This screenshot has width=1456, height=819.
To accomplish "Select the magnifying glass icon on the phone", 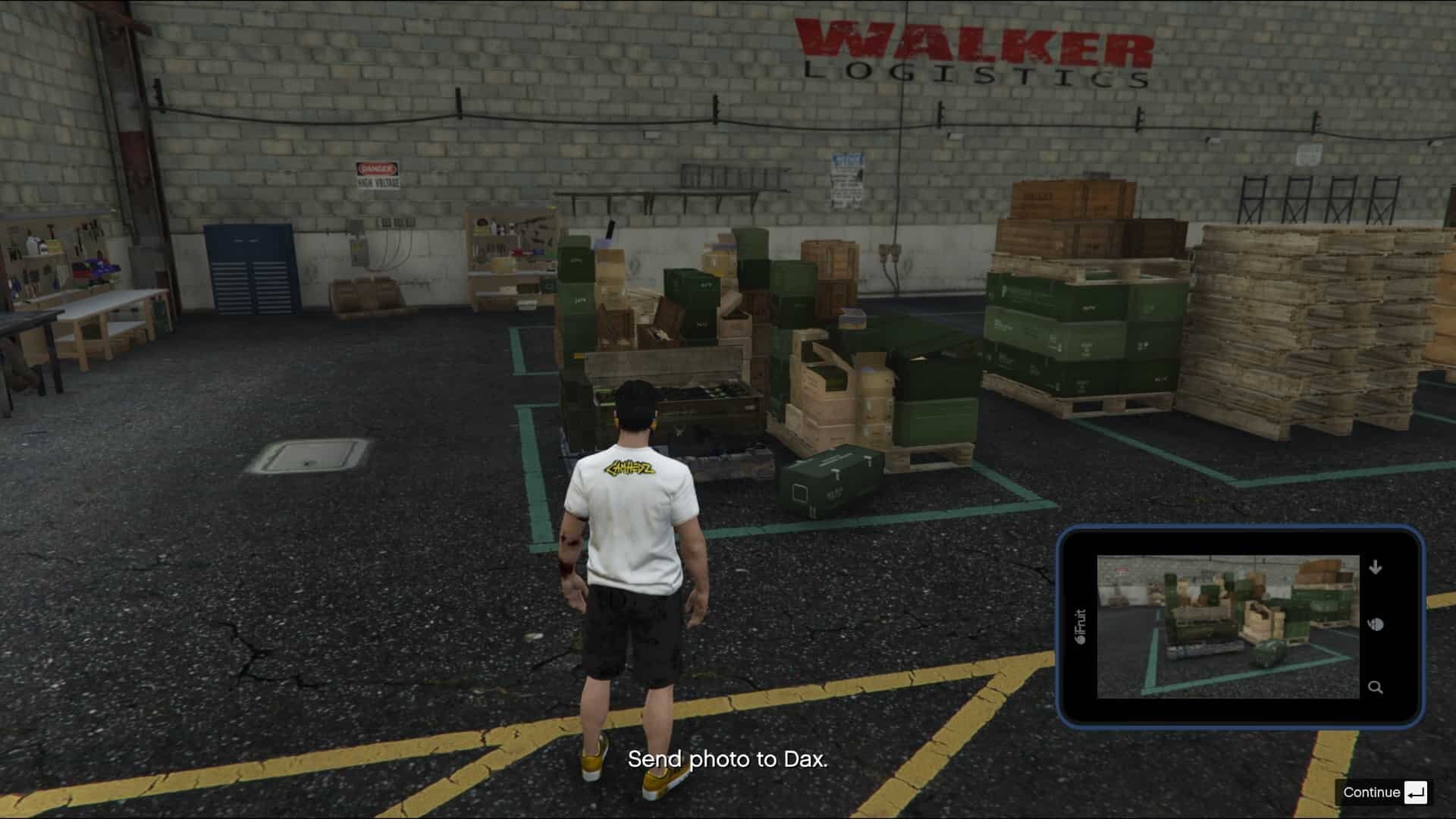I will (x=1375, y=687).
